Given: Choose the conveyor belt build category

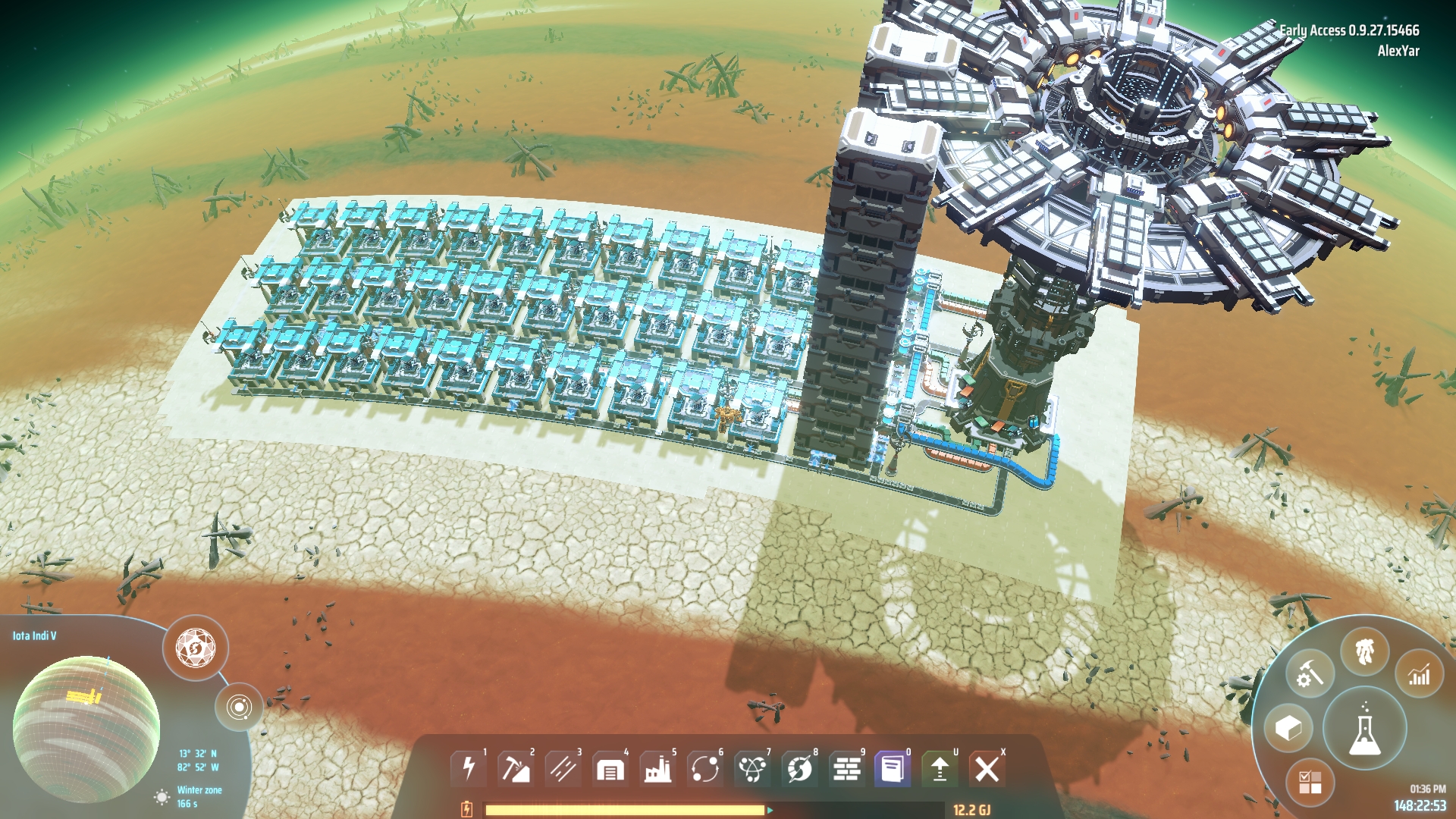Looking at the screenshot, I should pyautogui.click(x=563, y=769).
